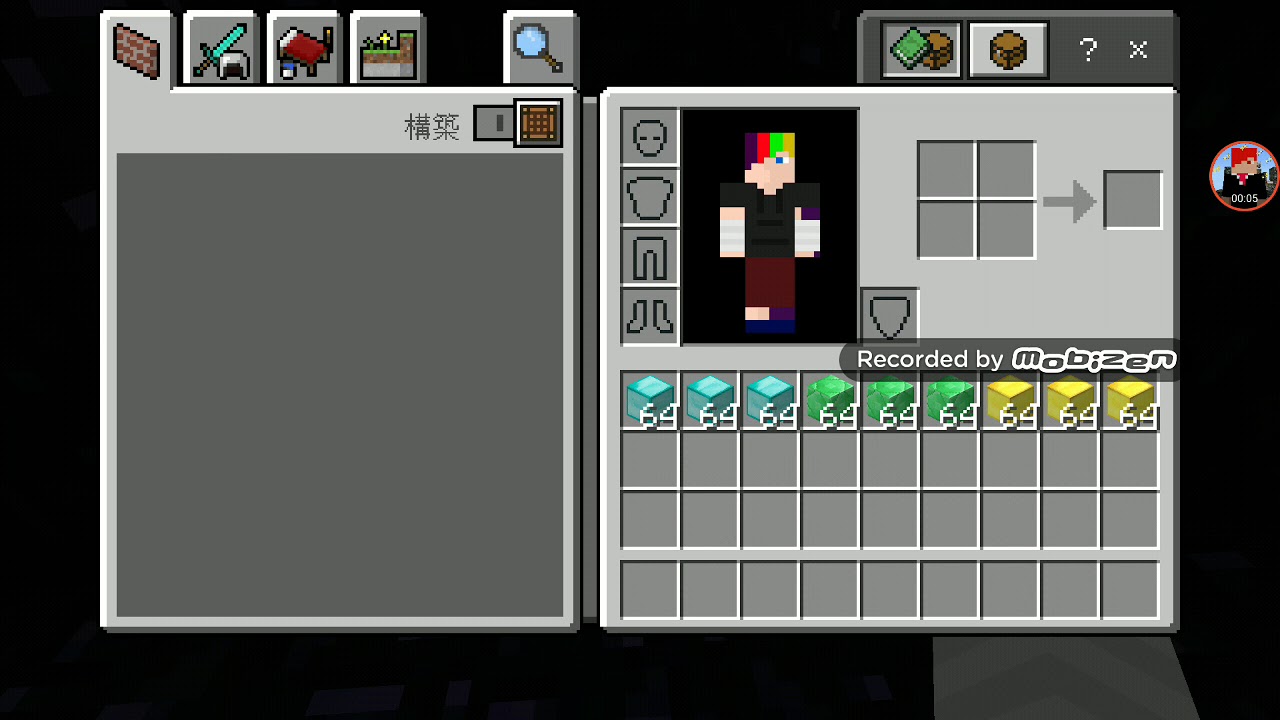Viewport: 1280px width, 720px height.
Task: Select the leggings armor slot
Action: coord(648,256)
